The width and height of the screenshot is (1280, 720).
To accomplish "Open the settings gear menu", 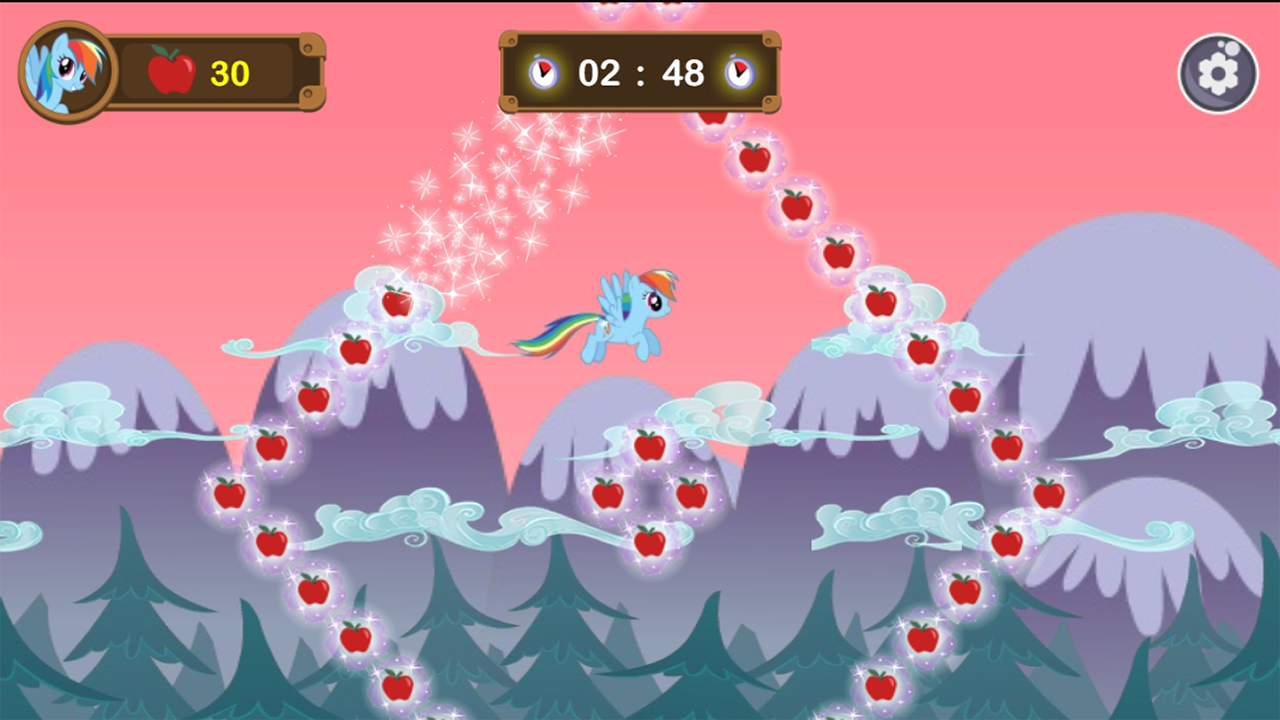I will click(x=1217, y=72).
